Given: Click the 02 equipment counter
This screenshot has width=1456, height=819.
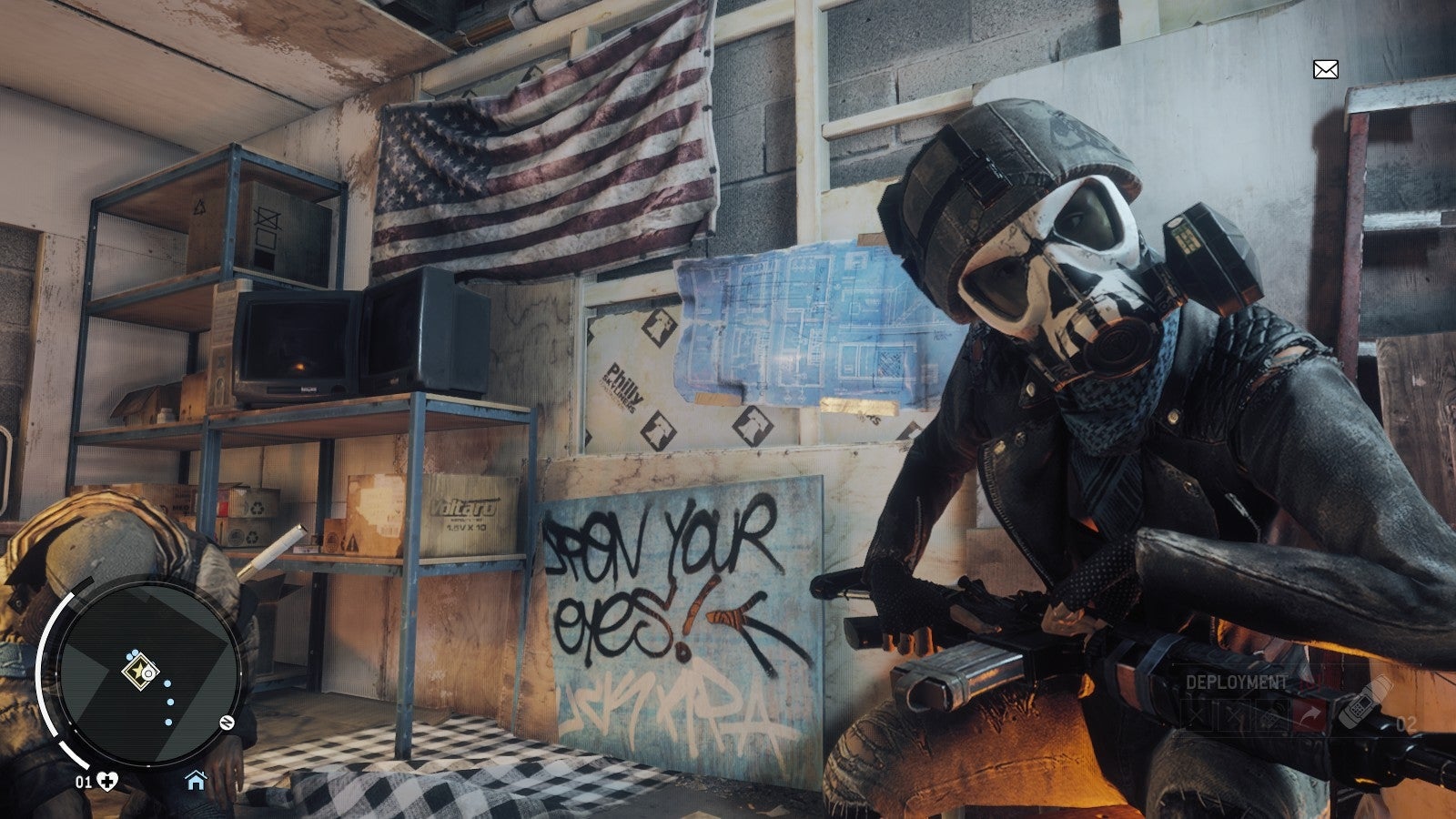Looking at the screenshot, I should point(1408,723).
